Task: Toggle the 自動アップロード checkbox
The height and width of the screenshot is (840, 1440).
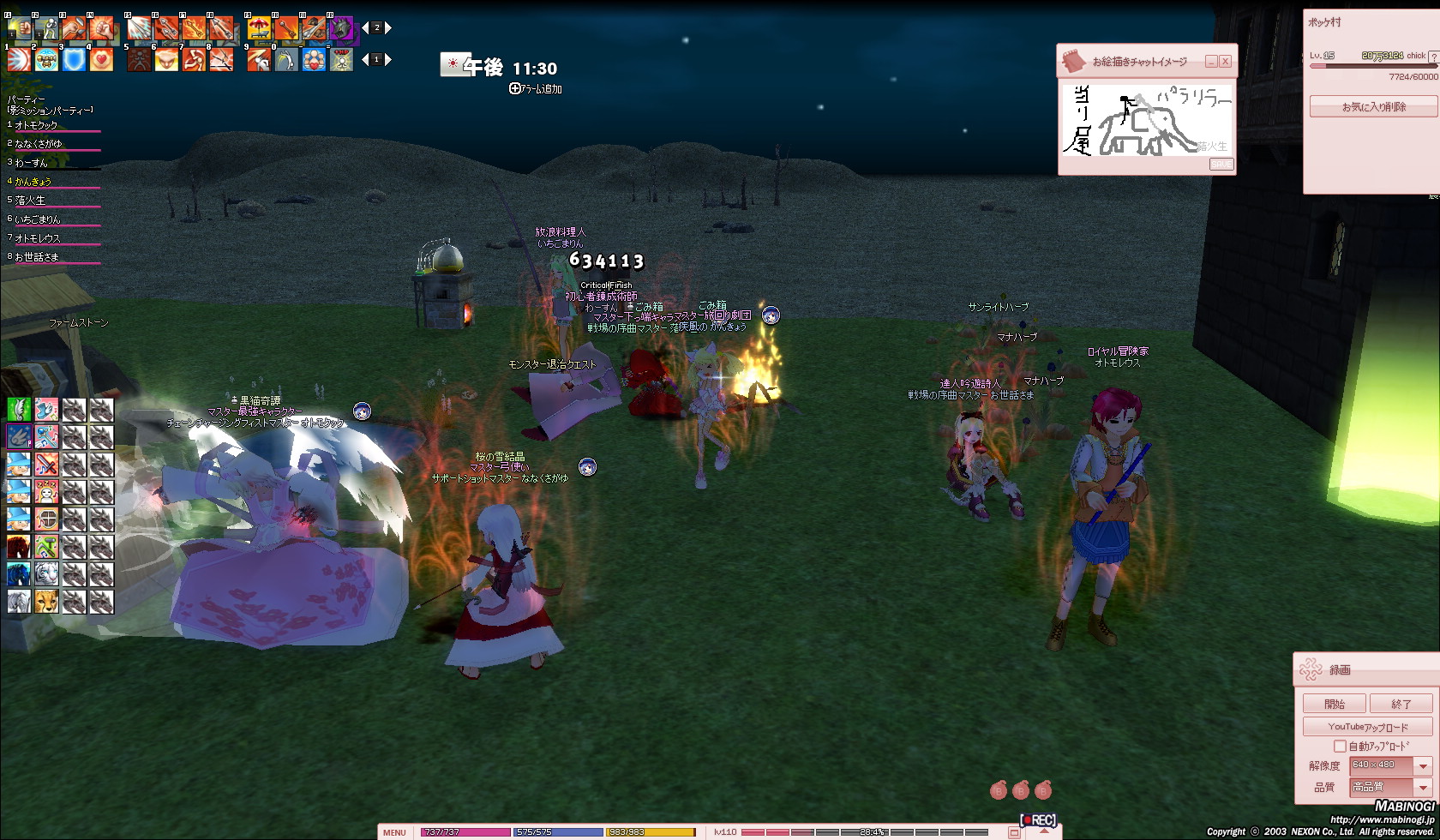Action: pyautogui.click(x=1340, y=747)
